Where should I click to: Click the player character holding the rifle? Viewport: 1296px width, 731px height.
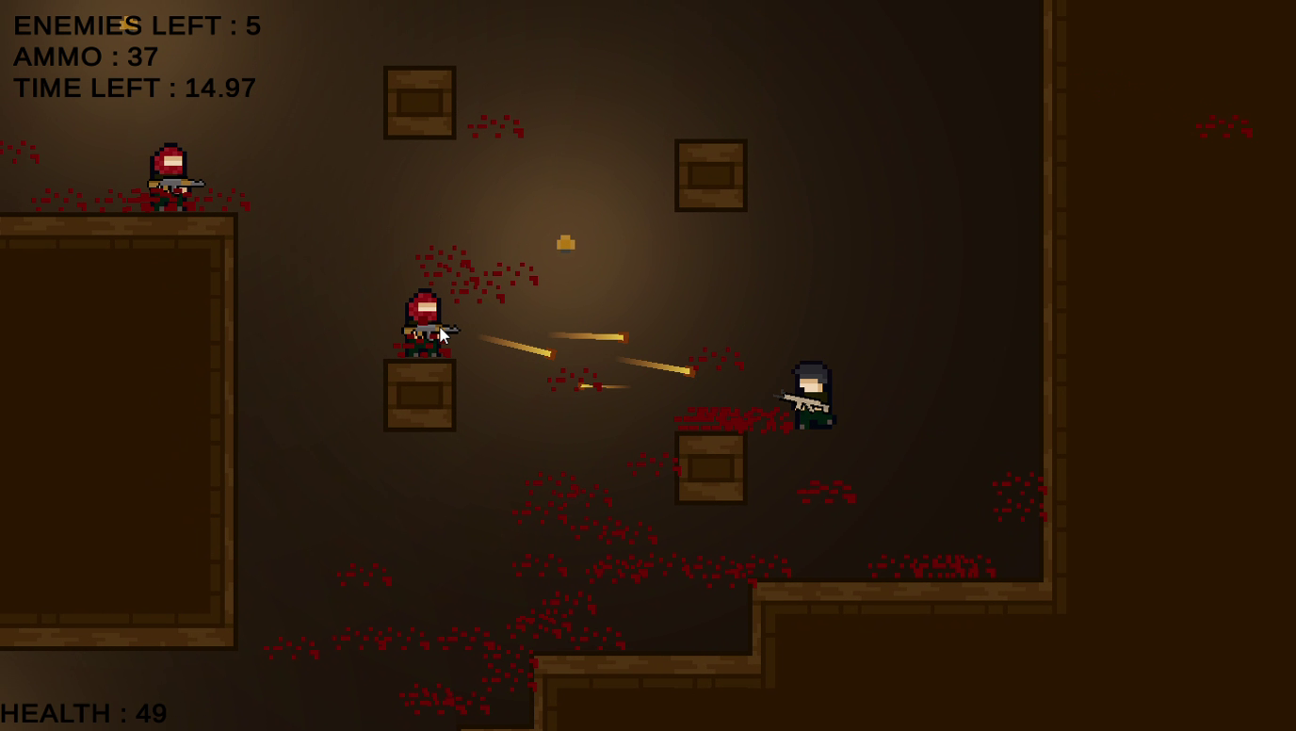(810, 395)
